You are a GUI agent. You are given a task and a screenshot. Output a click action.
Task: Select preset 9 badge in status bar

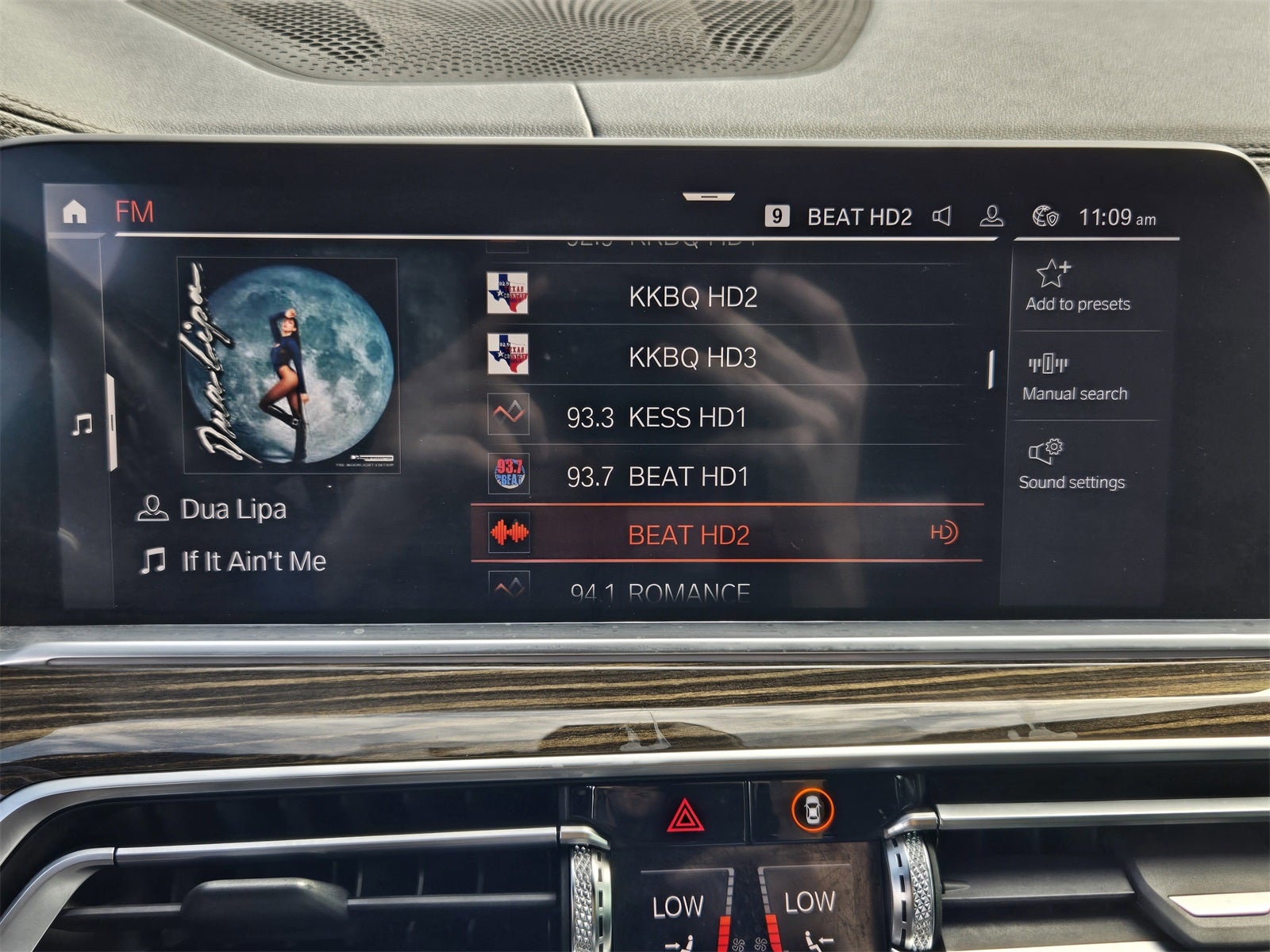(x=776, y=216)
